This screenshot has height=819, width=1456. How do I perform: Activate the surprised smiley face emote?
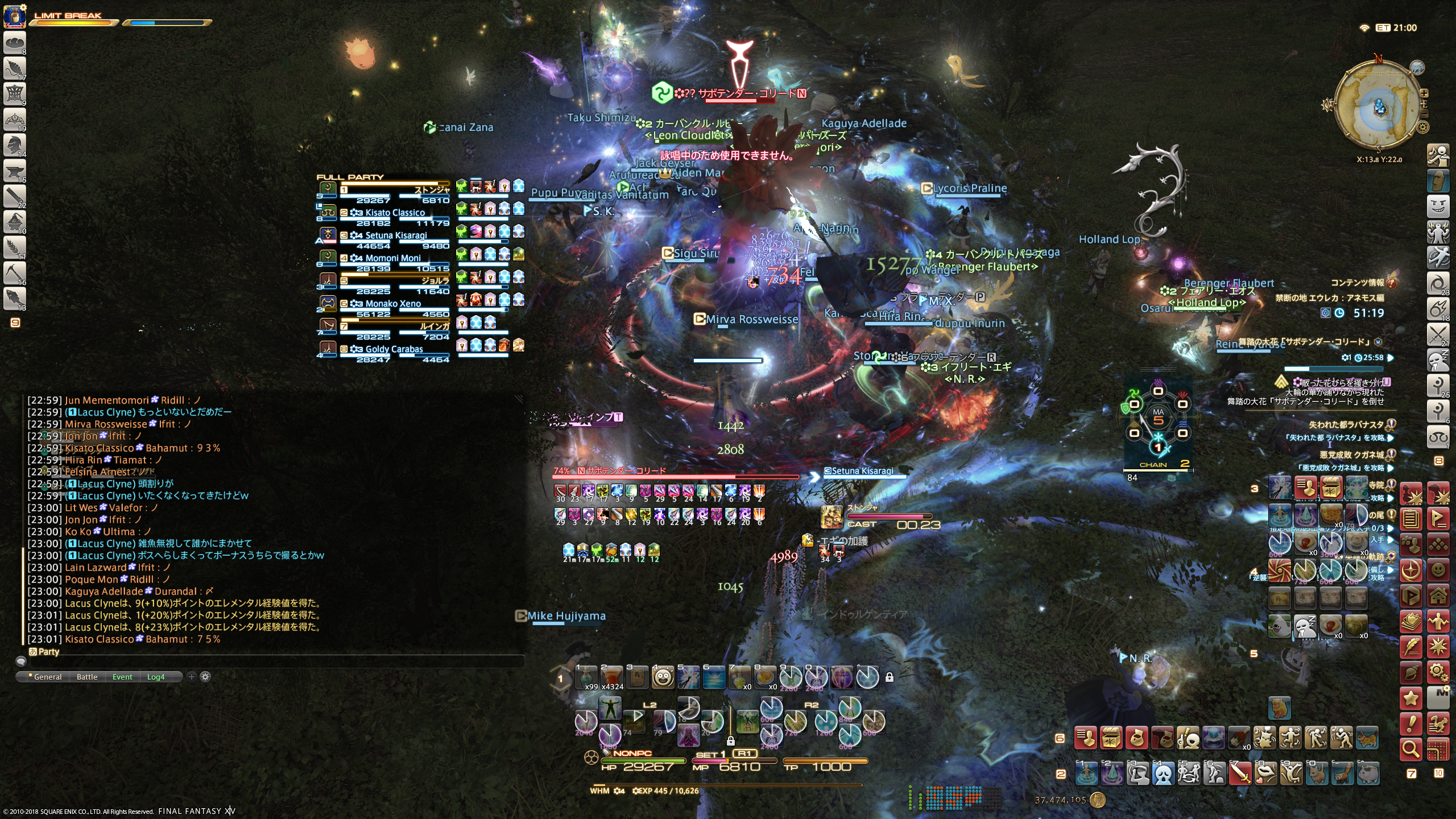[663, 677]
